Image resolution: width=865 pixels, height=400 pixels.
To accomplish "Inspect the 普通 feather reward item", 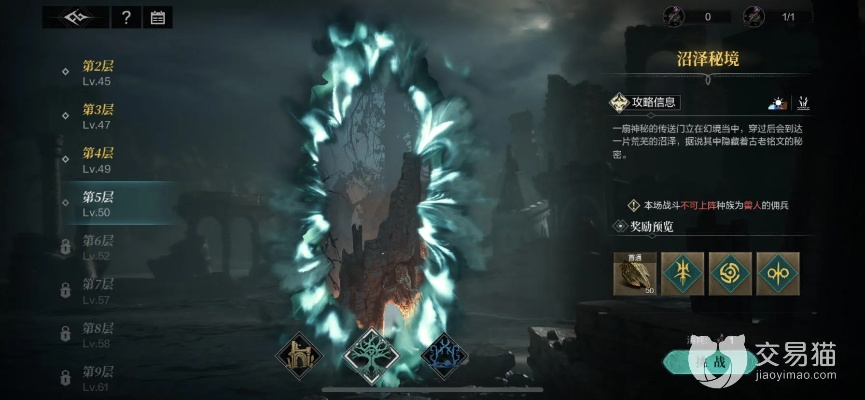I will coord(634,273).
